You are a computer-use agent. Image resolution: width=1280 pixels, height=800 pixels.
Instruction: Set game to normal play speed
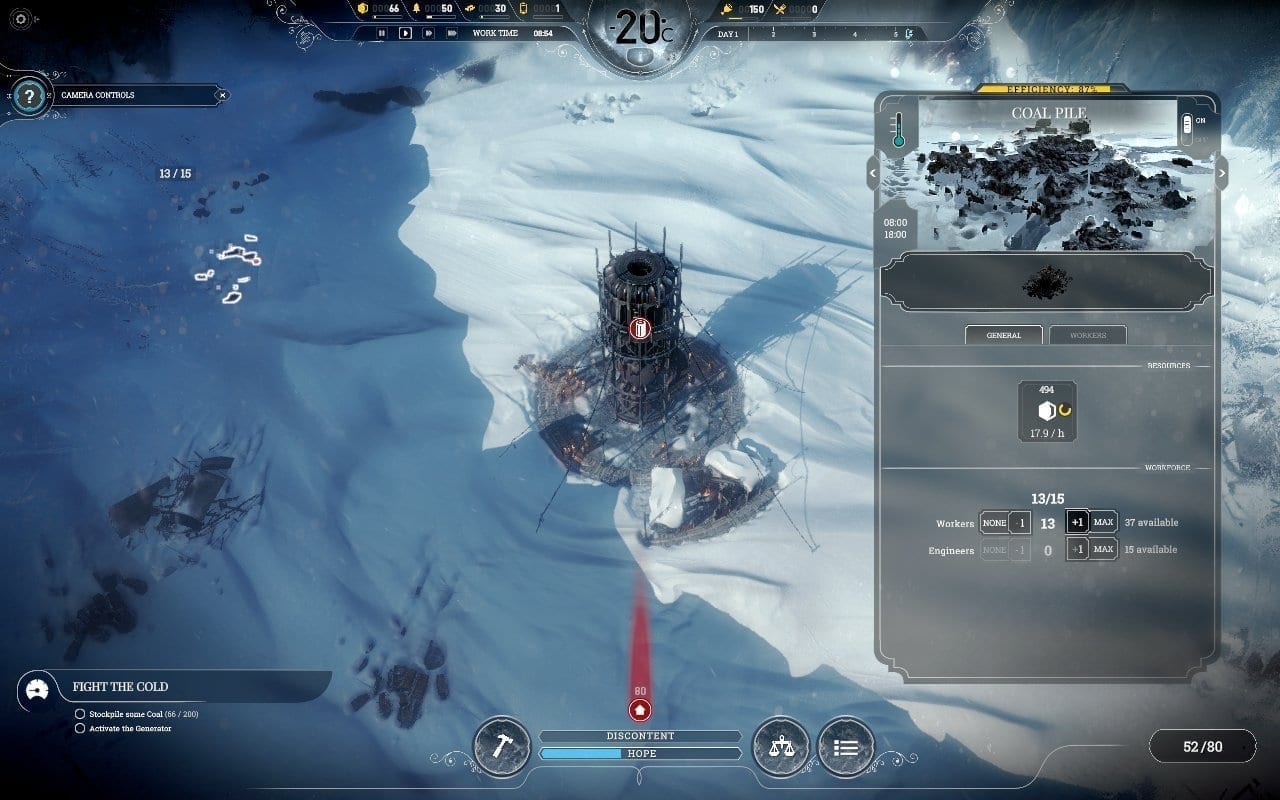click(x=405, y=33)
